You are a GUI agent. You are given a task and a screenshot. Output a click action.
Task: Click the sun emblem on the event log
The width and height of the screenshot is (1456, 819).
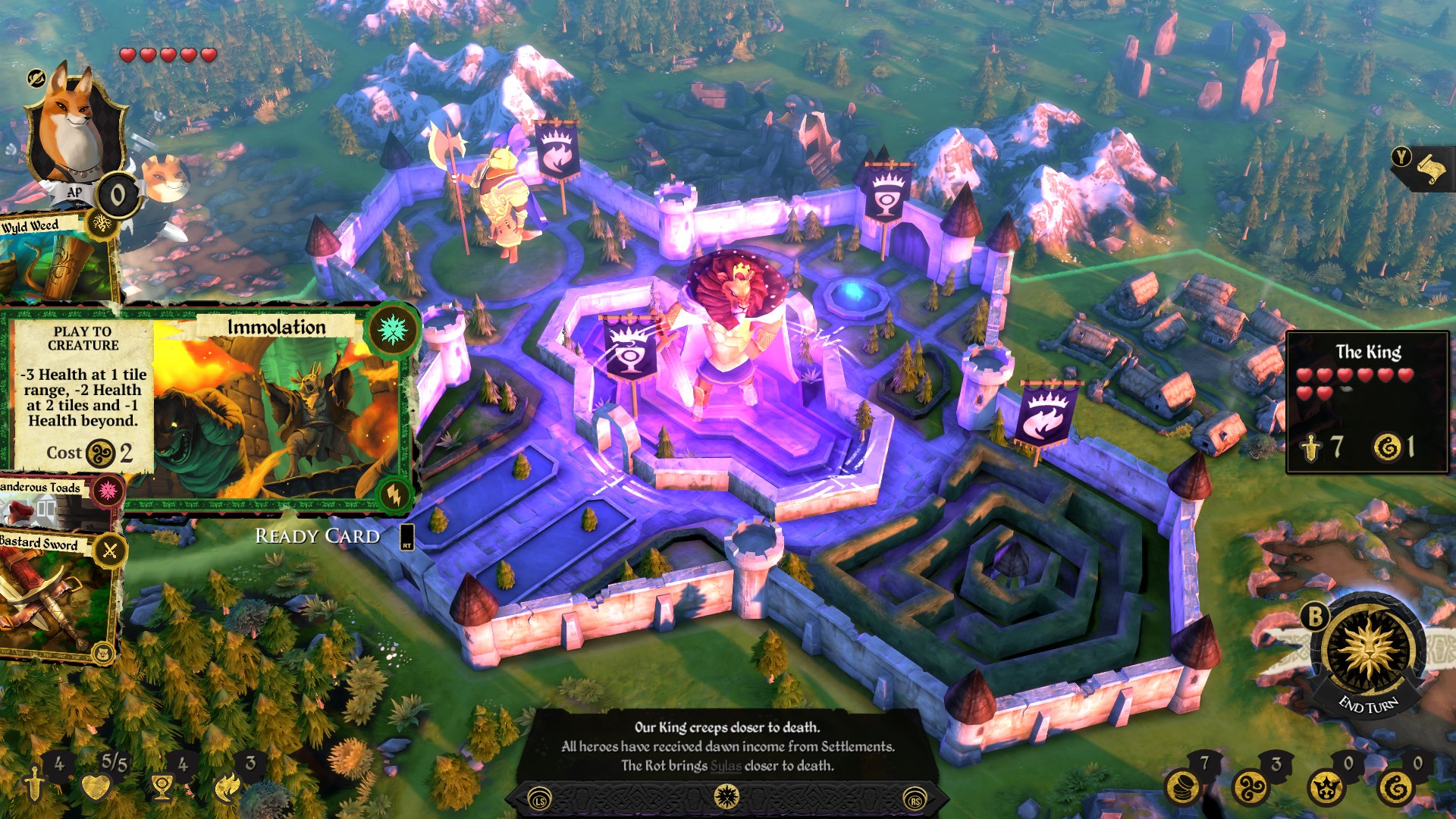[726, 796]
